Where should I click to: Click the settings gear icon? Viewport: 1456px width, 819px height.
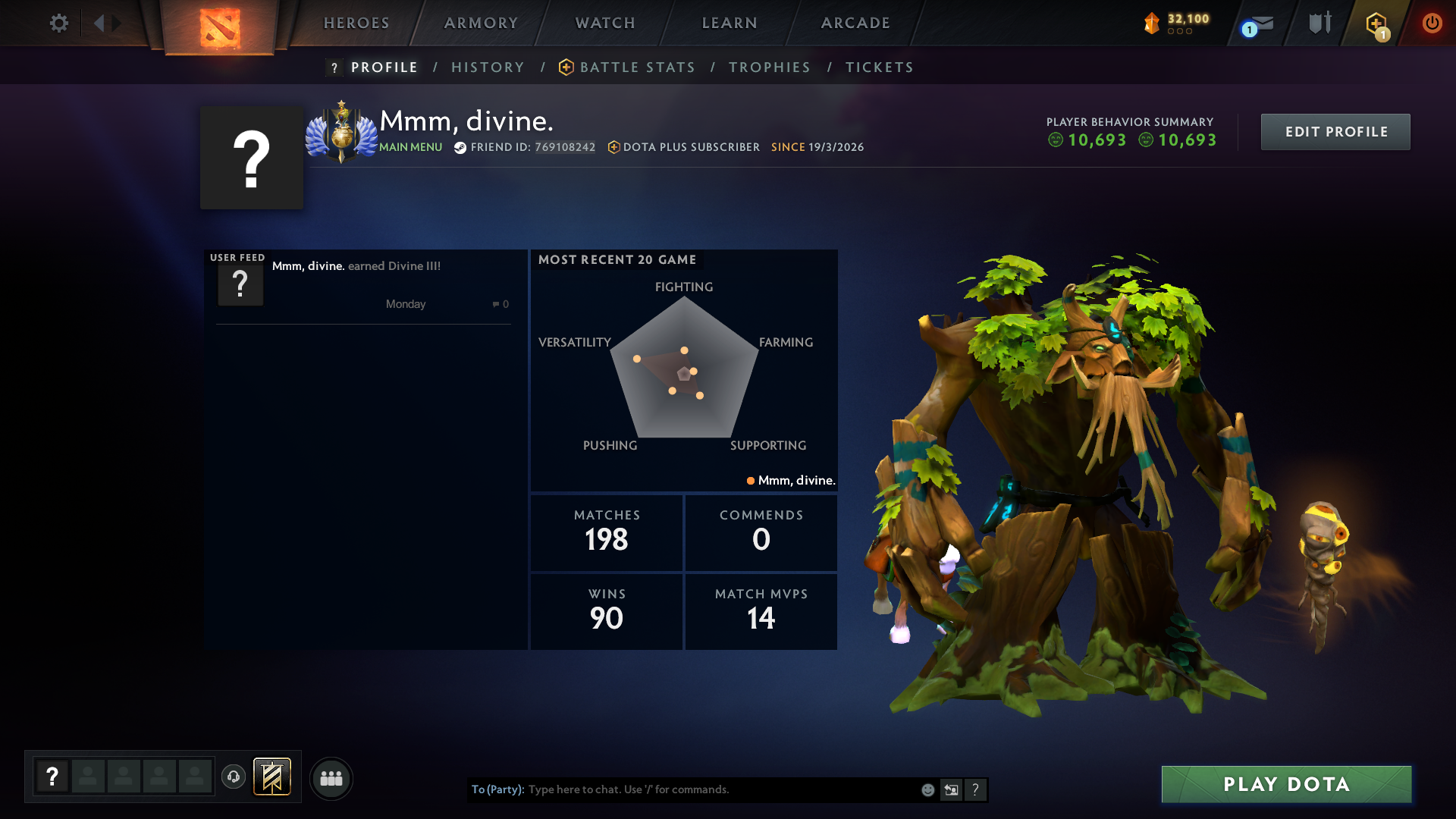(x=59, y=23)
